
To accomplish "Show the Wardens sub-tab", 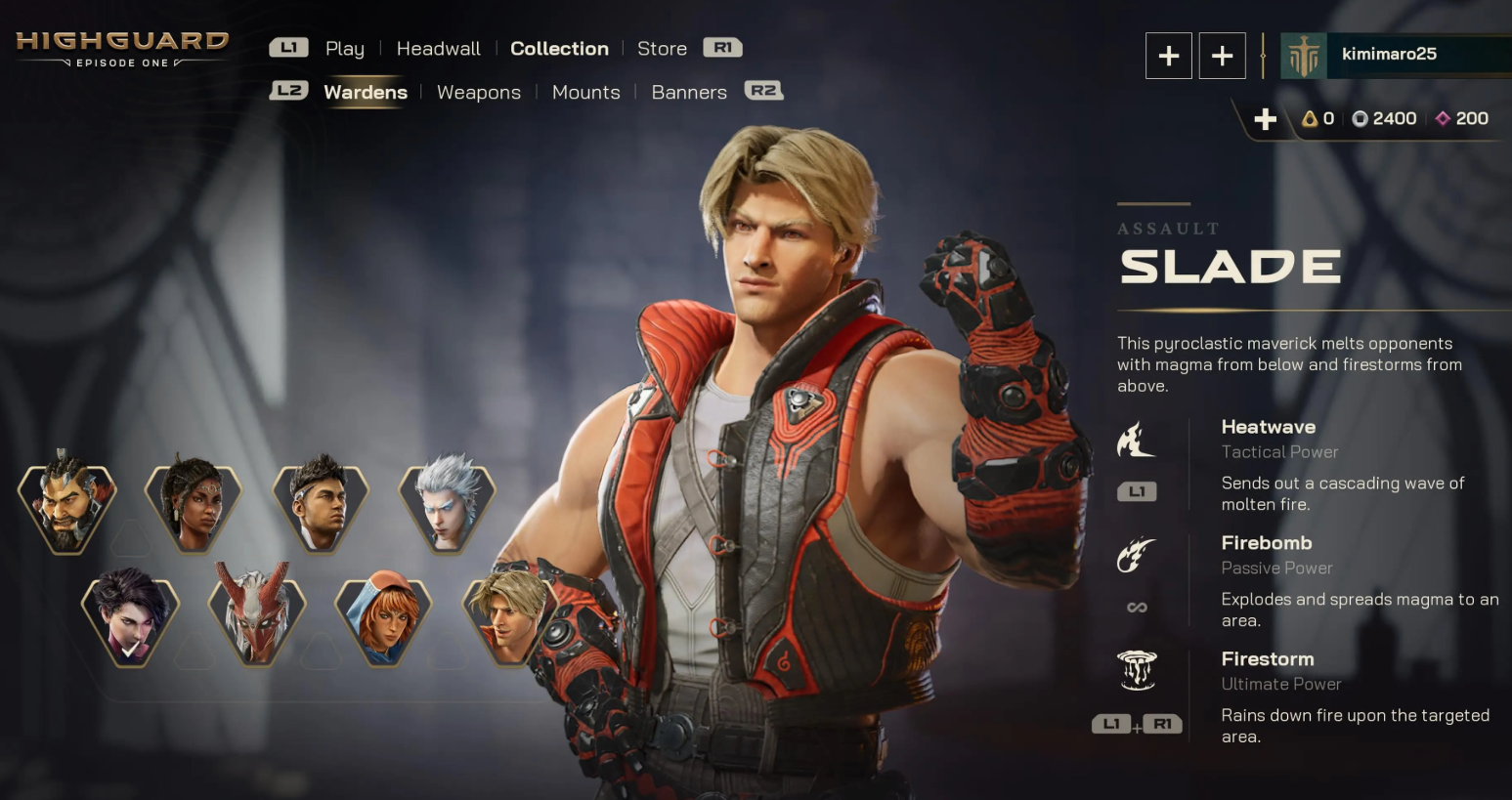I will 366,93.
